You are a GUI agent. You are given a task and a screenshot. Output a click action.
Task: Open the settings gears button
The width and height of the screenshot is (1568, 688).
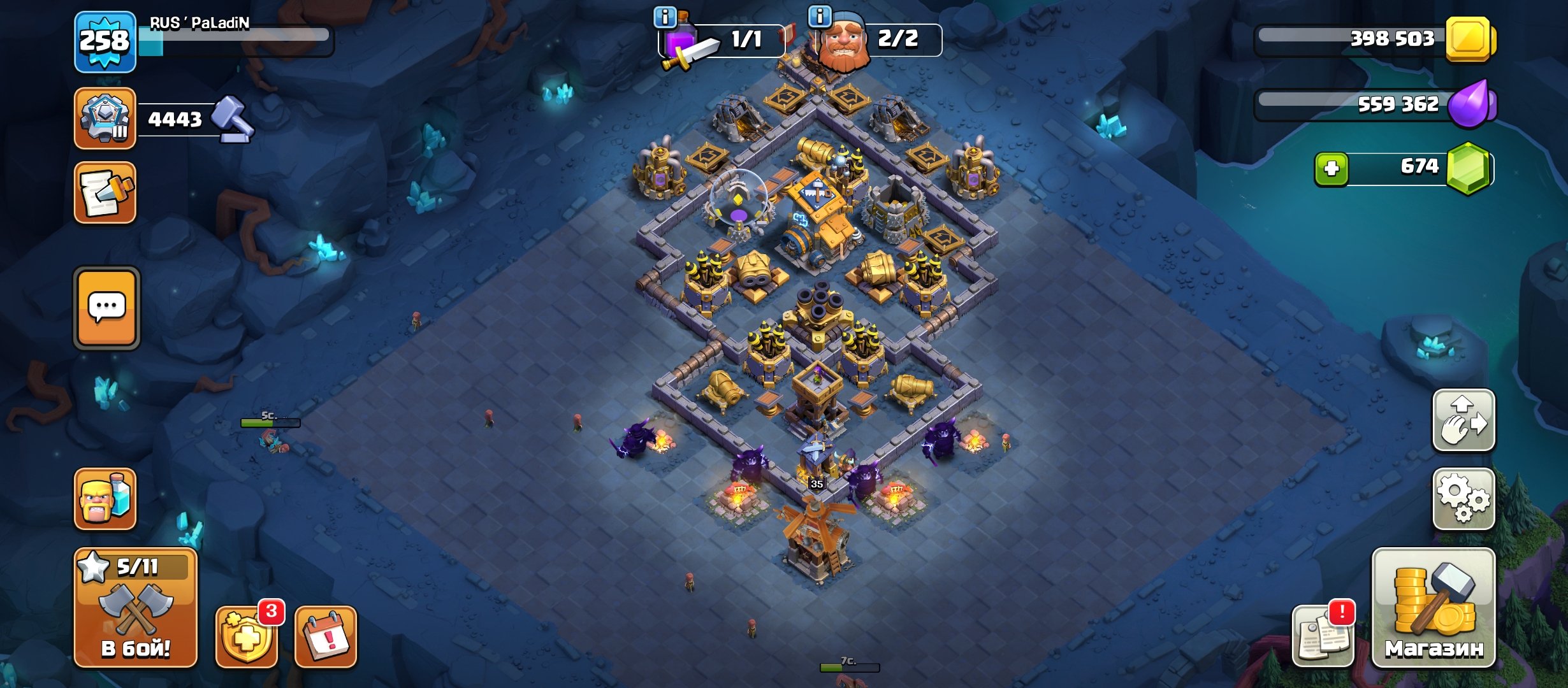click(1463, 499)
